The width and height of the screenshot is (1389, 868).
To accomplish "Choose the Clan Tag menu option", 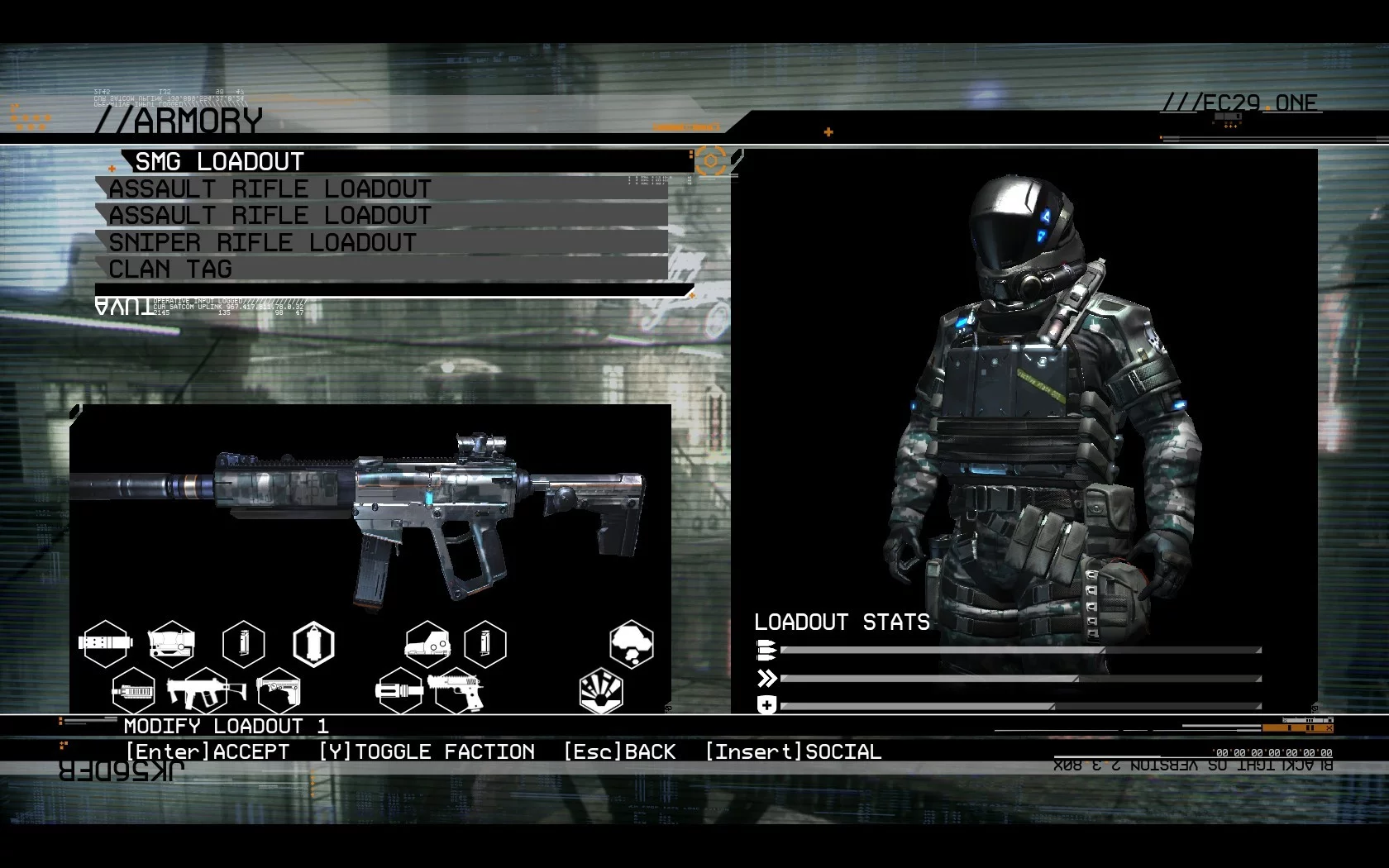I will 170,269.
